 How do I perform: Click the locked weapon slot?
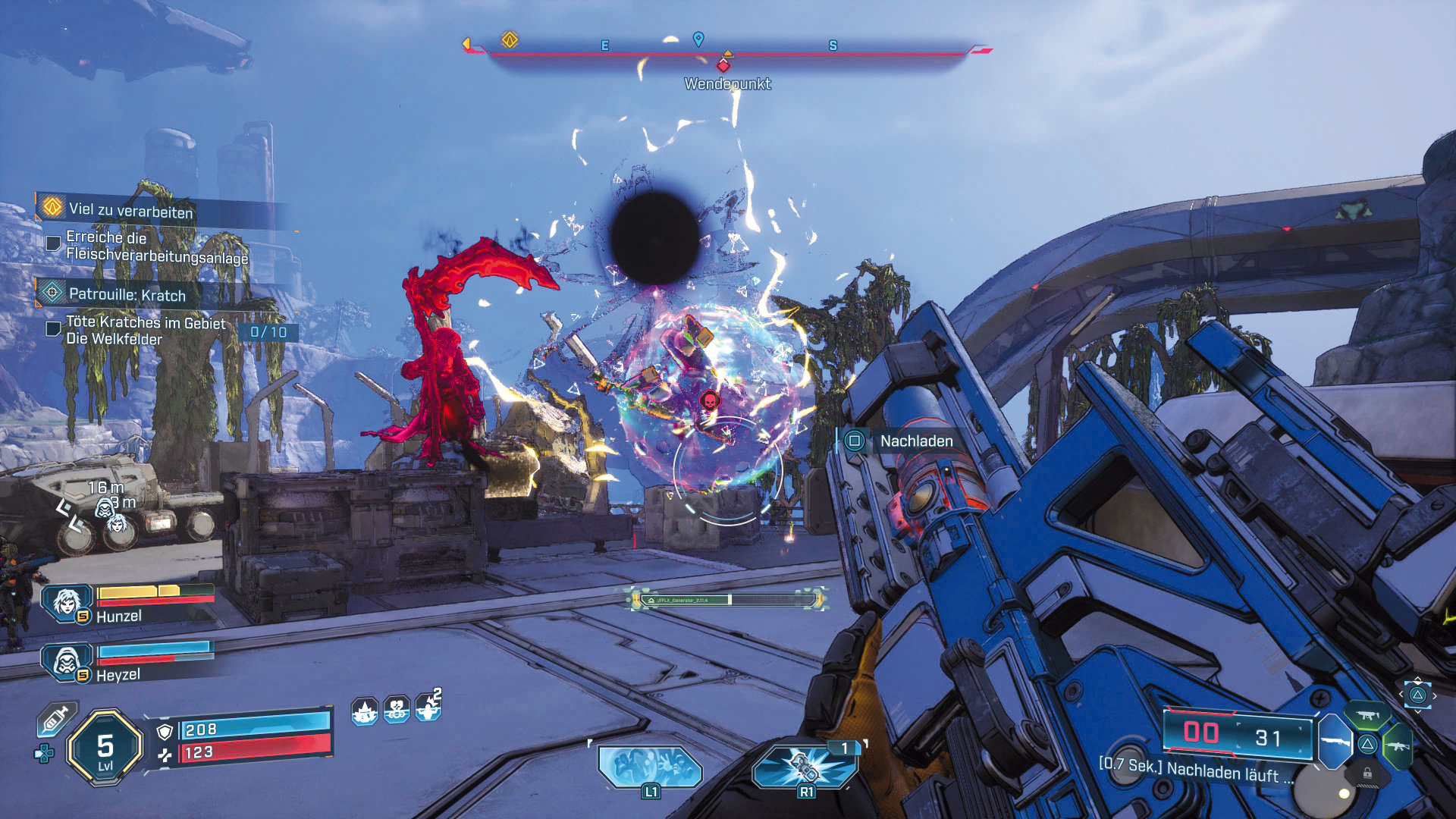pyautogui.click(x=1367, y=773)
